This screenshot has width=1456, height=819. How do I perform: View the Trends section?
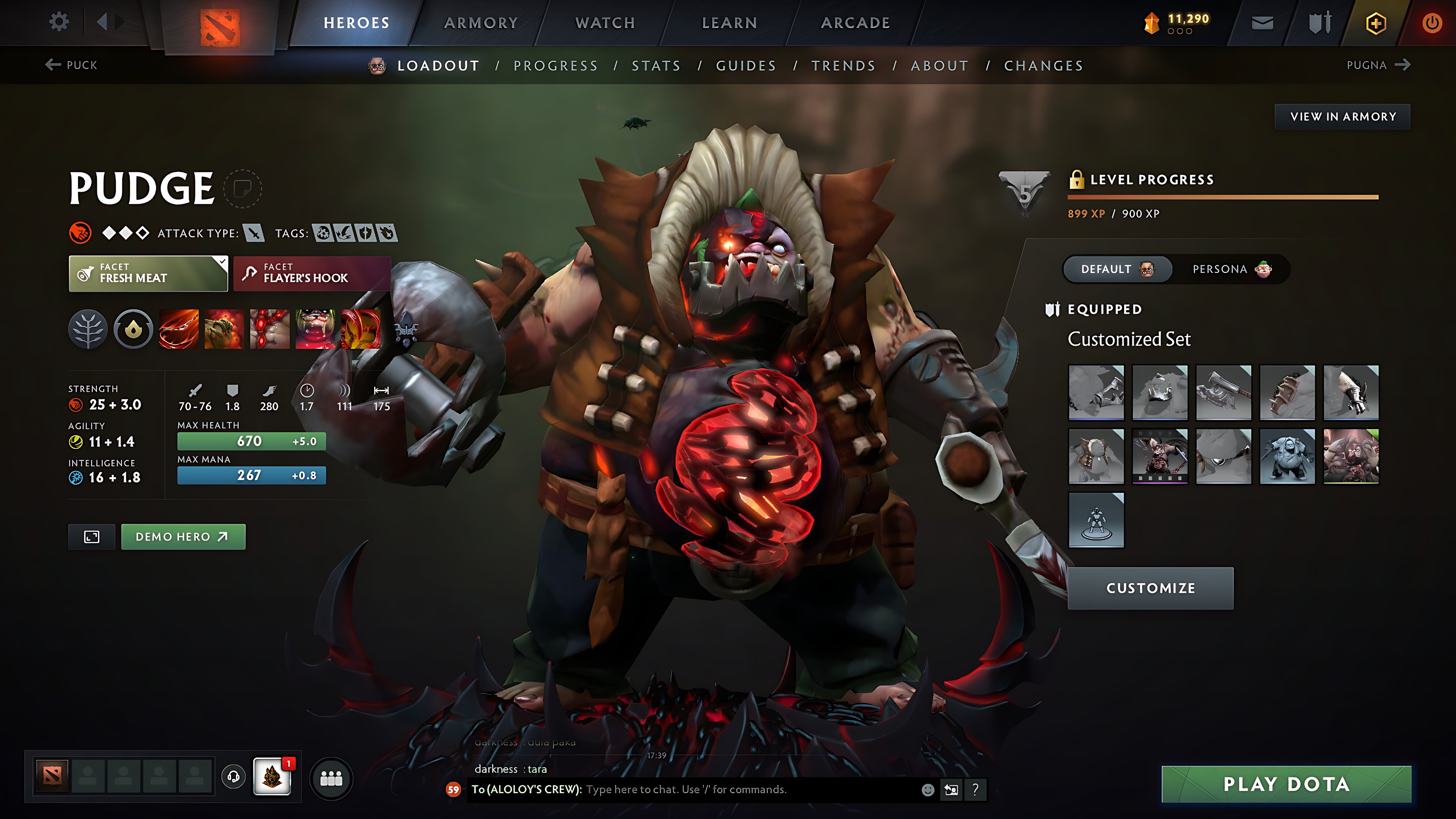pos(843,65)
